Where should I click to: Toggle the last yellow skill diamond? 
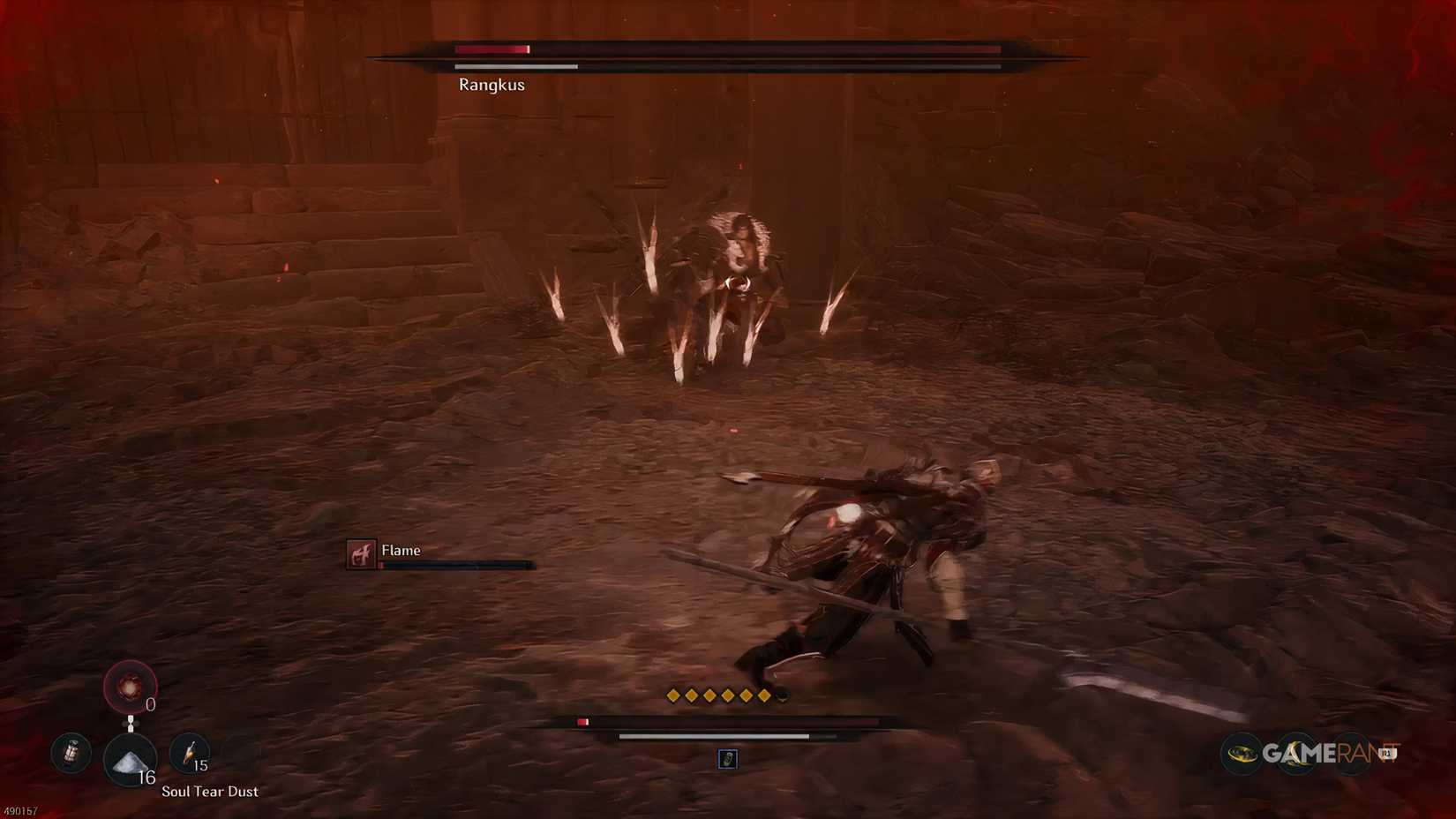pyautogui.click(x=763, y=695)
